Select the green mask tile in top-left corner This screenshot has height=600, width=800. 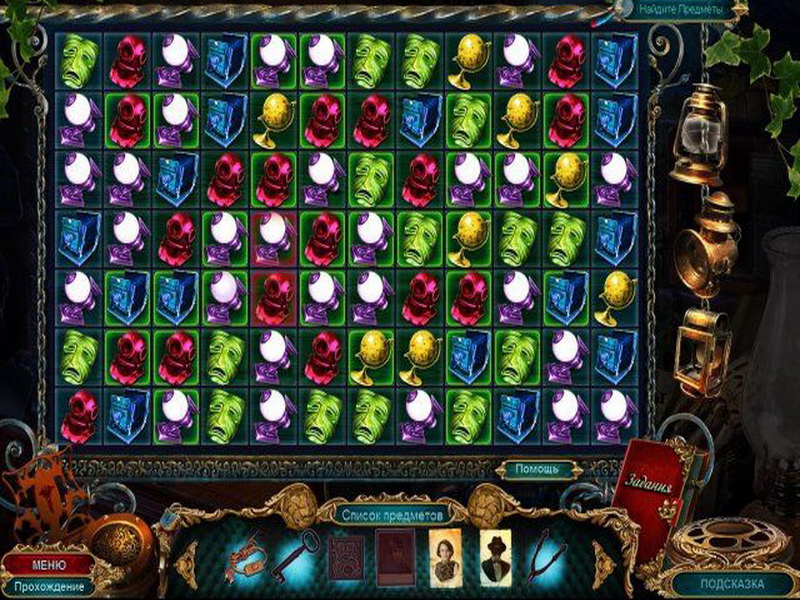pyautogui.click(x=78, y=60)
